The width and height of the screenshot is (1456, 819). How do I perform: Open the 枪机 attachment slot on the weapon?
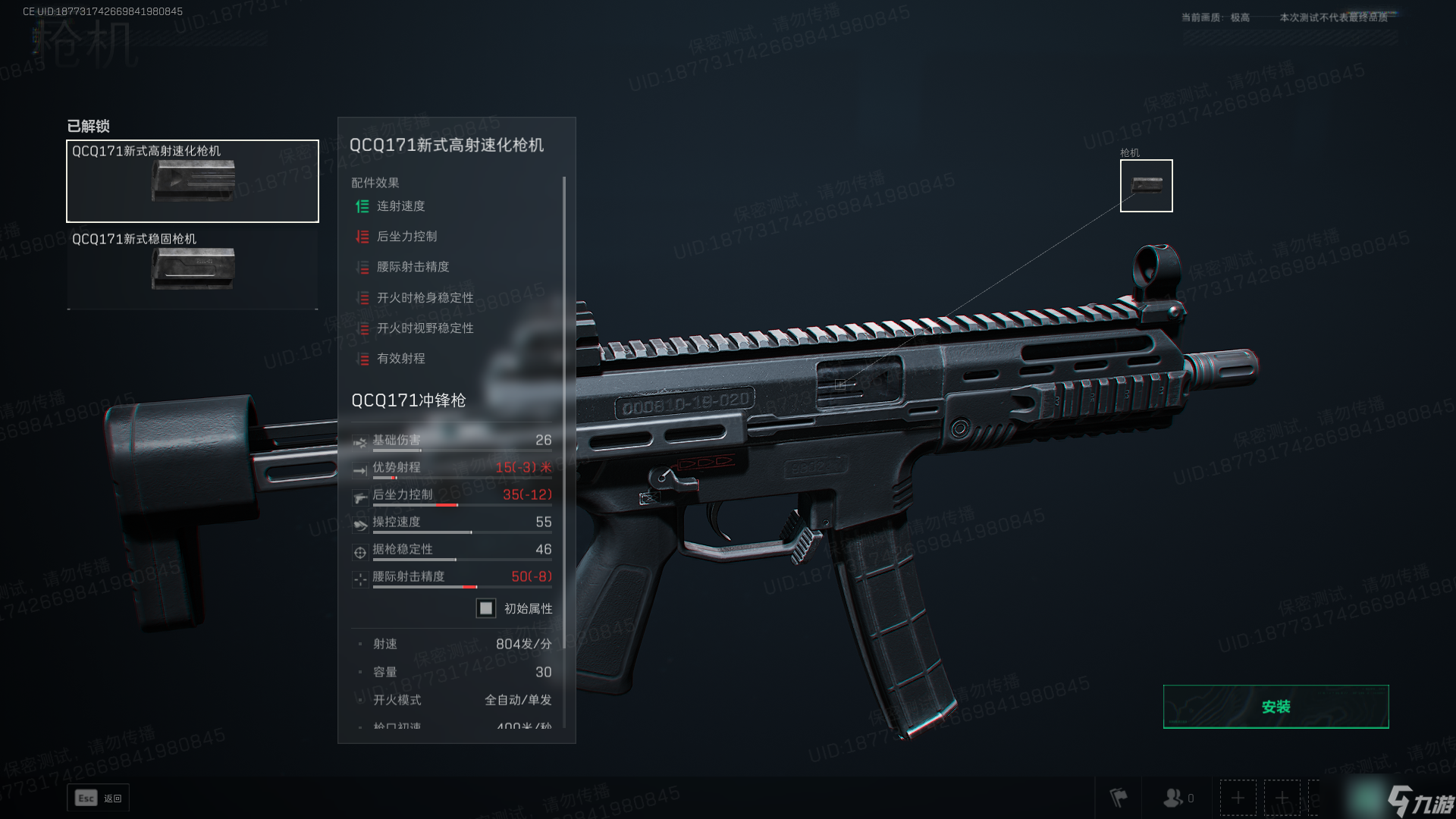pos(1146,186)
